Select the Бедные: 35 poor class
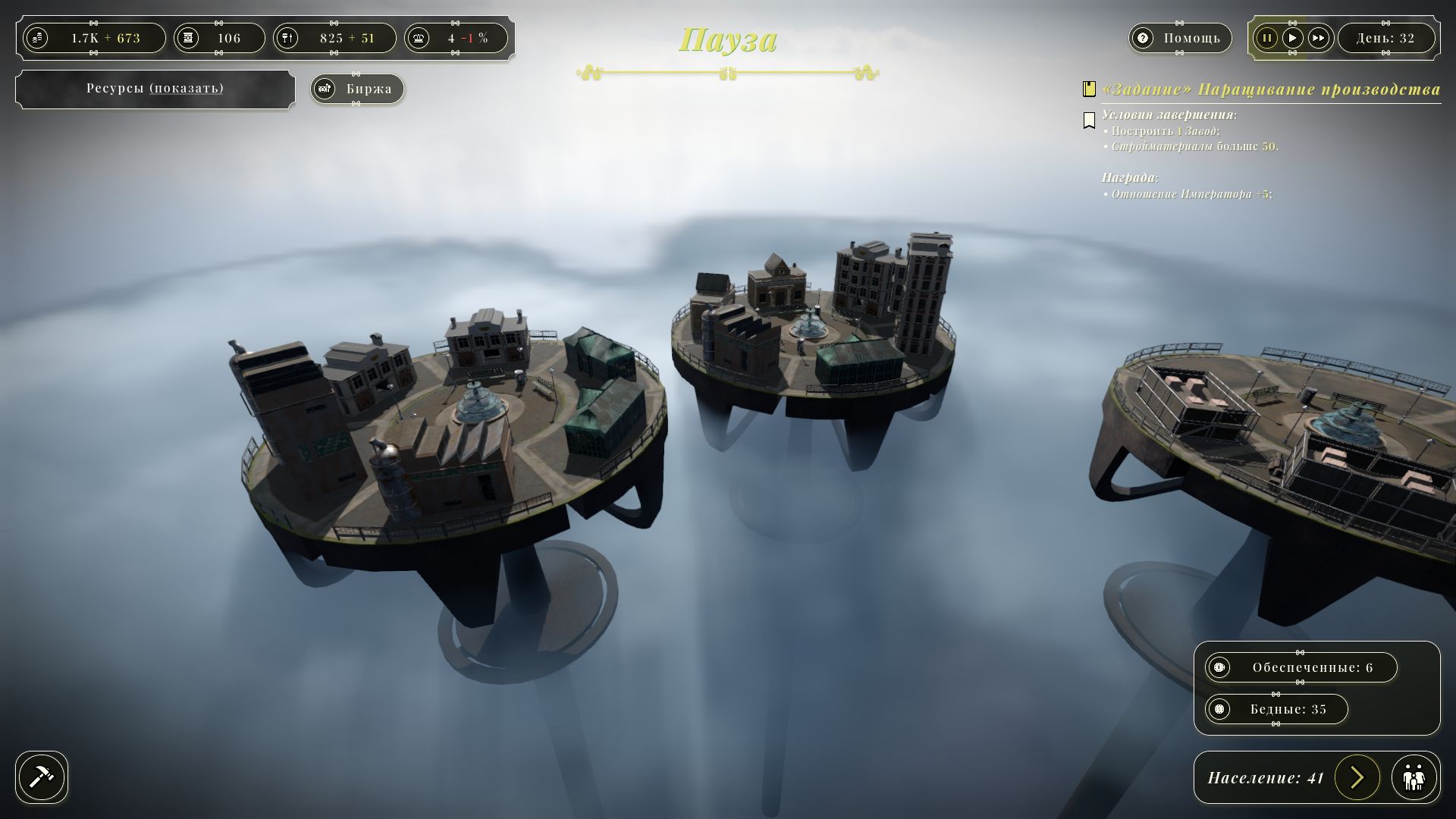 coord(1276,709)
